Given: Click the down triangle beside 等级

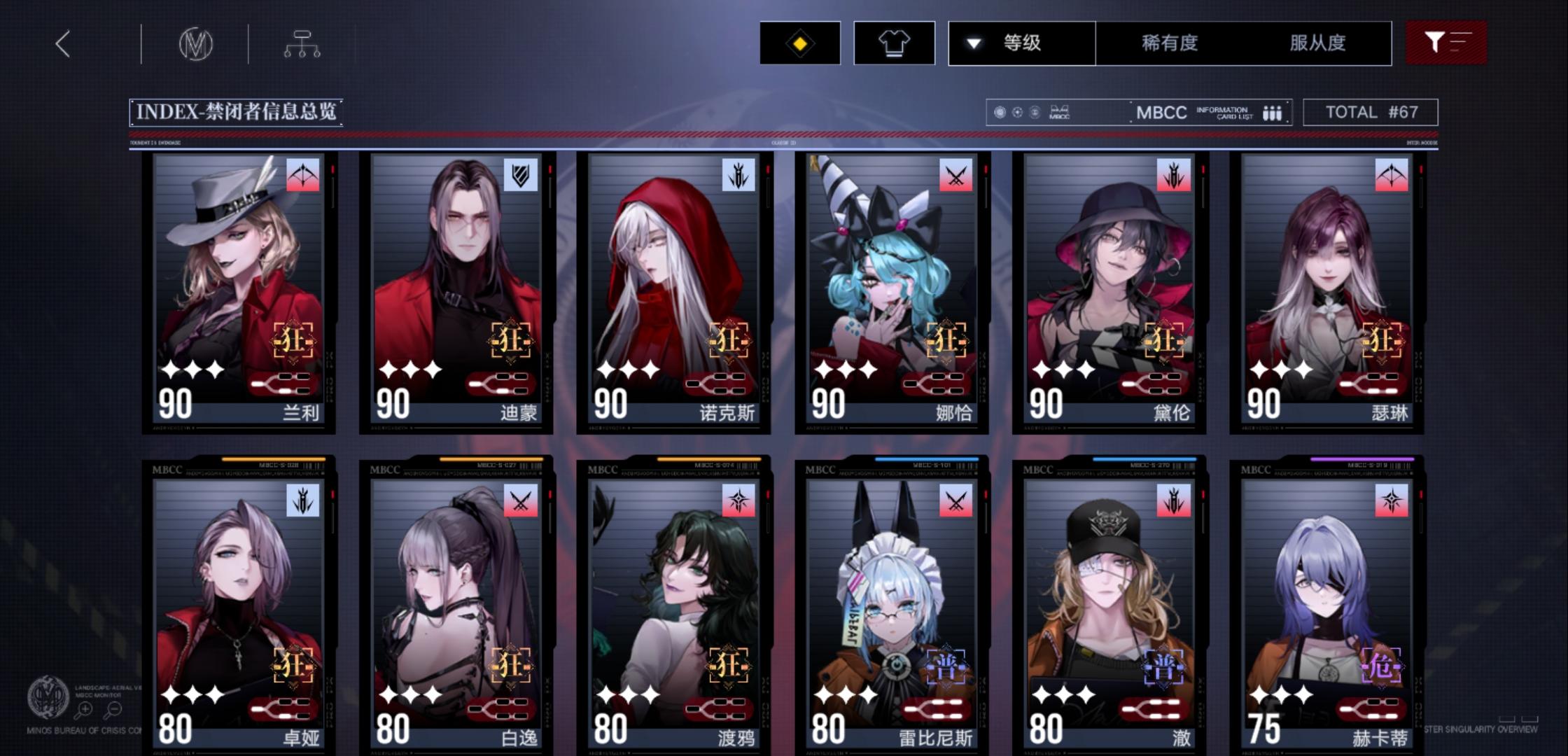Looking at the screenshot, I should pyautogui.click(x=972, y=43).
